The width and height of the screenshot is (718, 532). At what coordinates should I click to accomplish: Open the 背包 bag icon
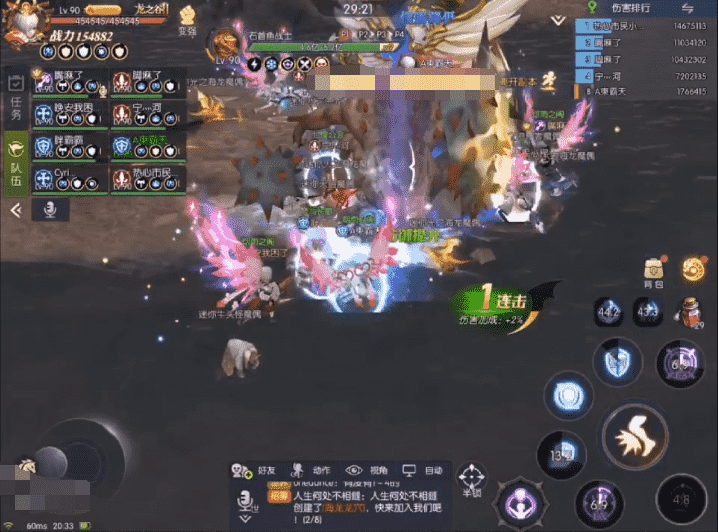click(653, 271)
